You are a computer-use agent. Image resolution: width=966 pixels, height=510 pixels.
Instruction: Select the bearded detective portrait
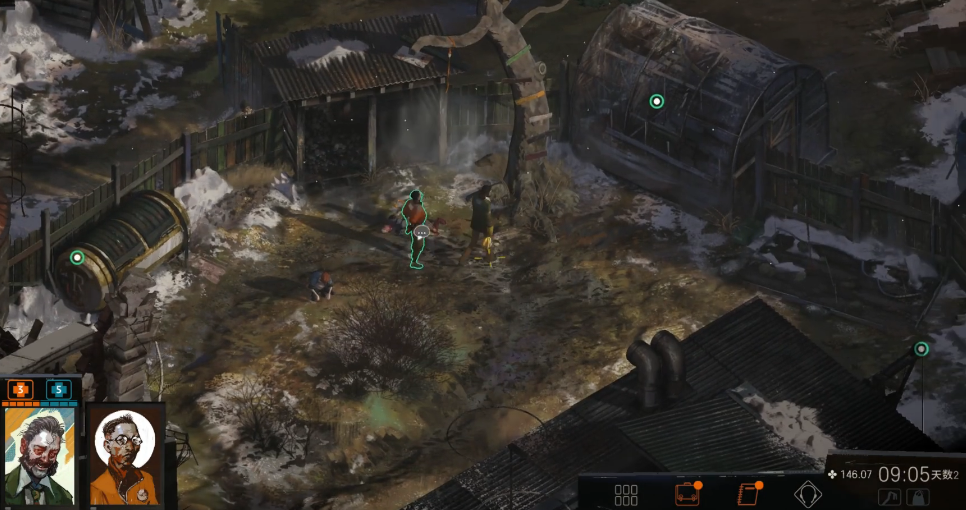tap(40, 454)
